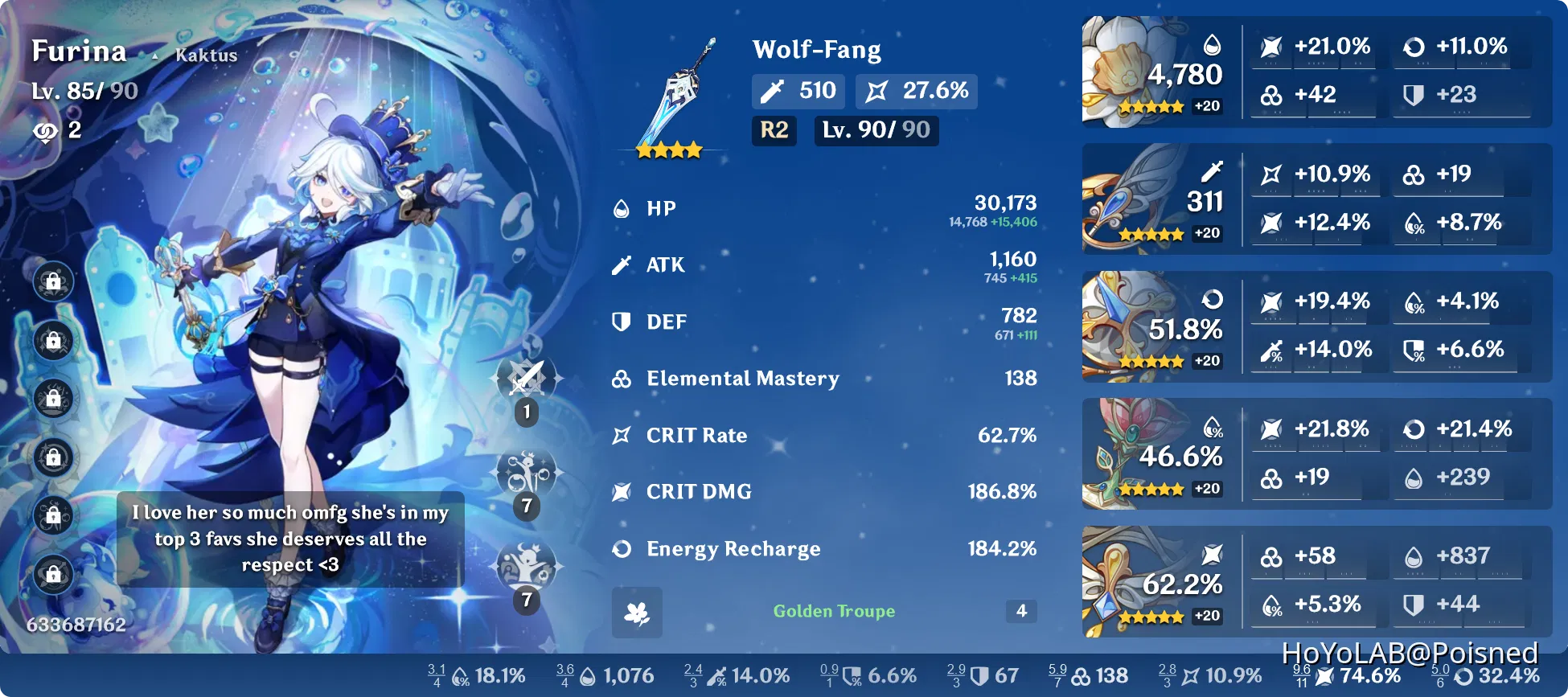This screenshot has width=1568, height=697.
Task: Select the Golden Troupe set icon
Action: tap(636, 612)
